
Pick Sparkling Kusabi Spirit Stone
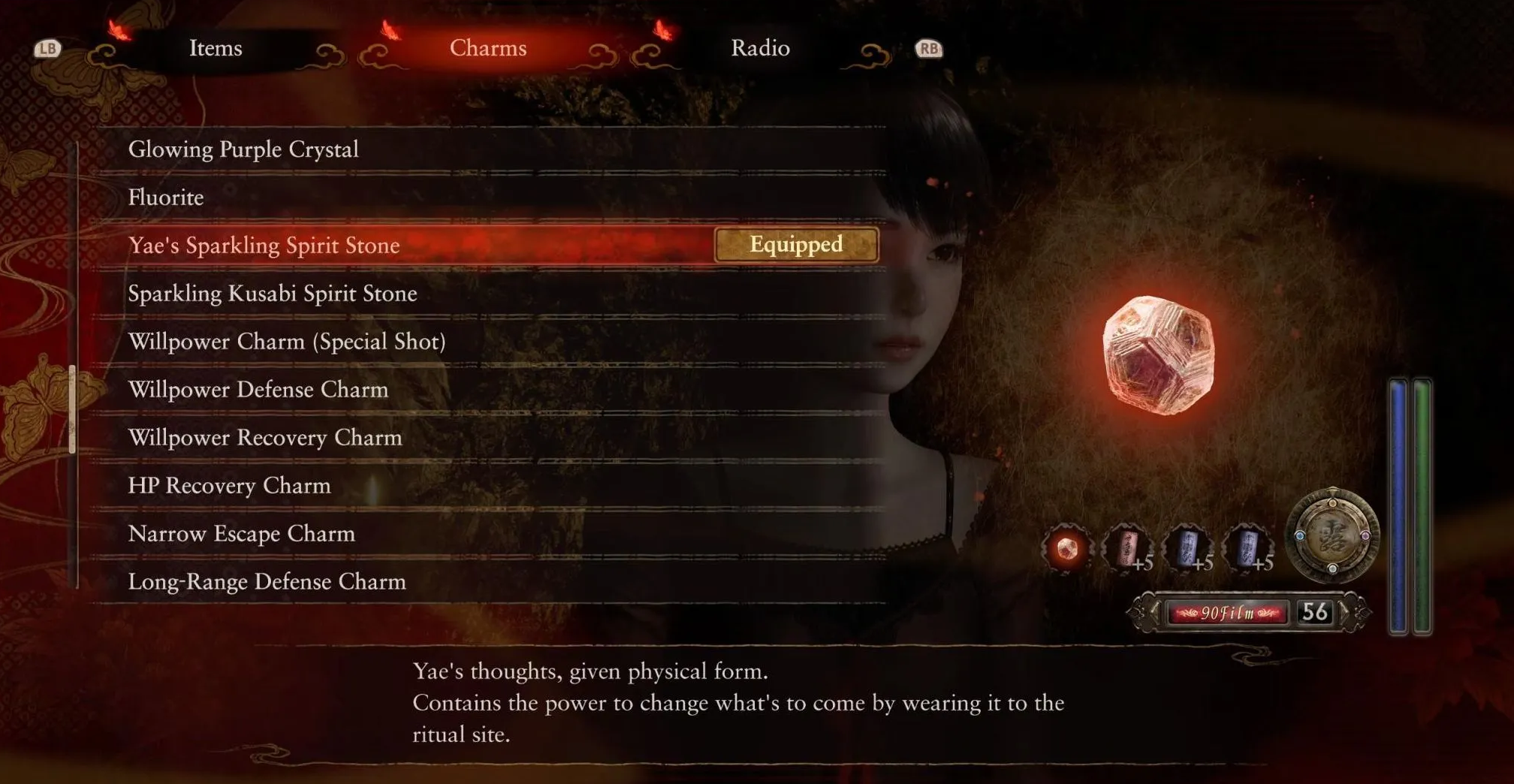[273, 294]
